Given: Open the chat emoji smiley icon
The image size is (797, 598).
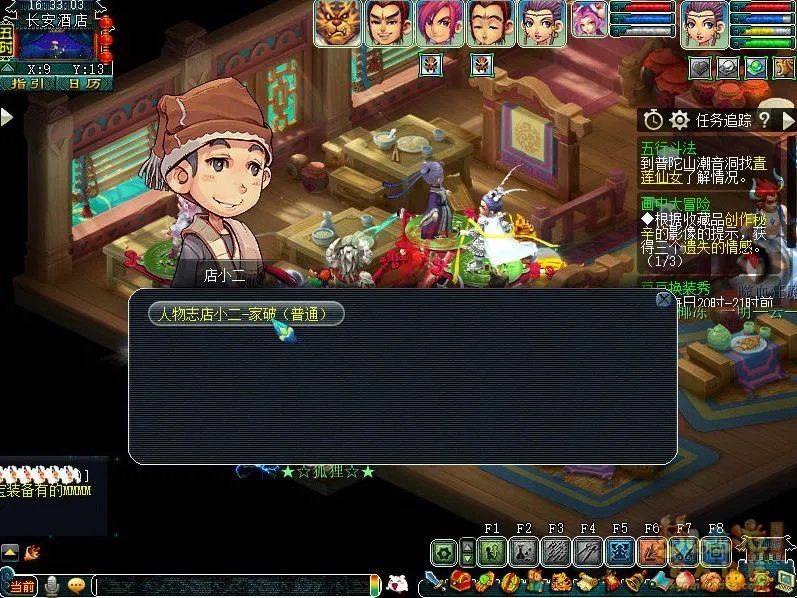Looking at the screenshot, I should point(77,586).
